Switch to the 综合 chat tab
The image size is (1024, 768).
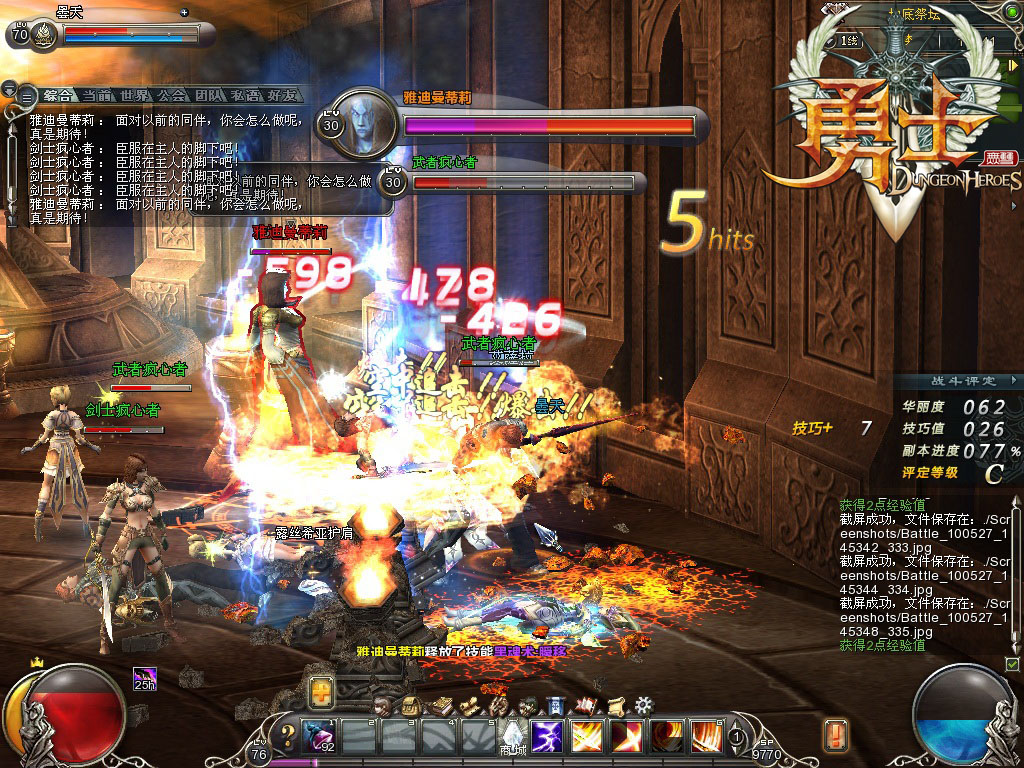[57, 96]
